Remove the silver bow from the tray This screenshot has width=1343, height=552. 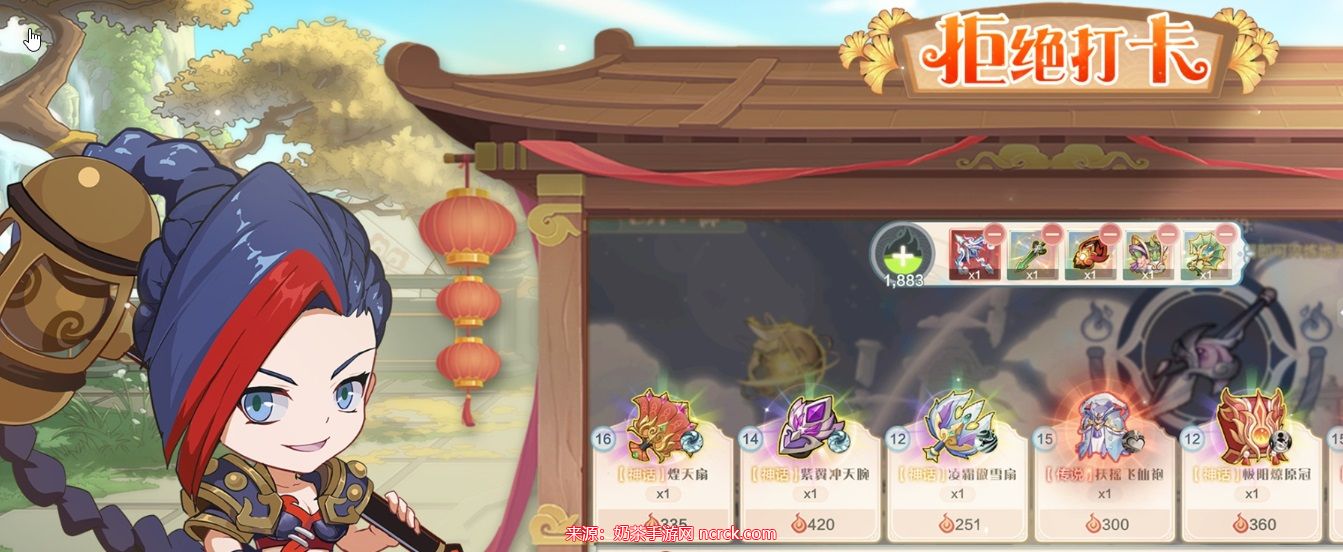991,236
